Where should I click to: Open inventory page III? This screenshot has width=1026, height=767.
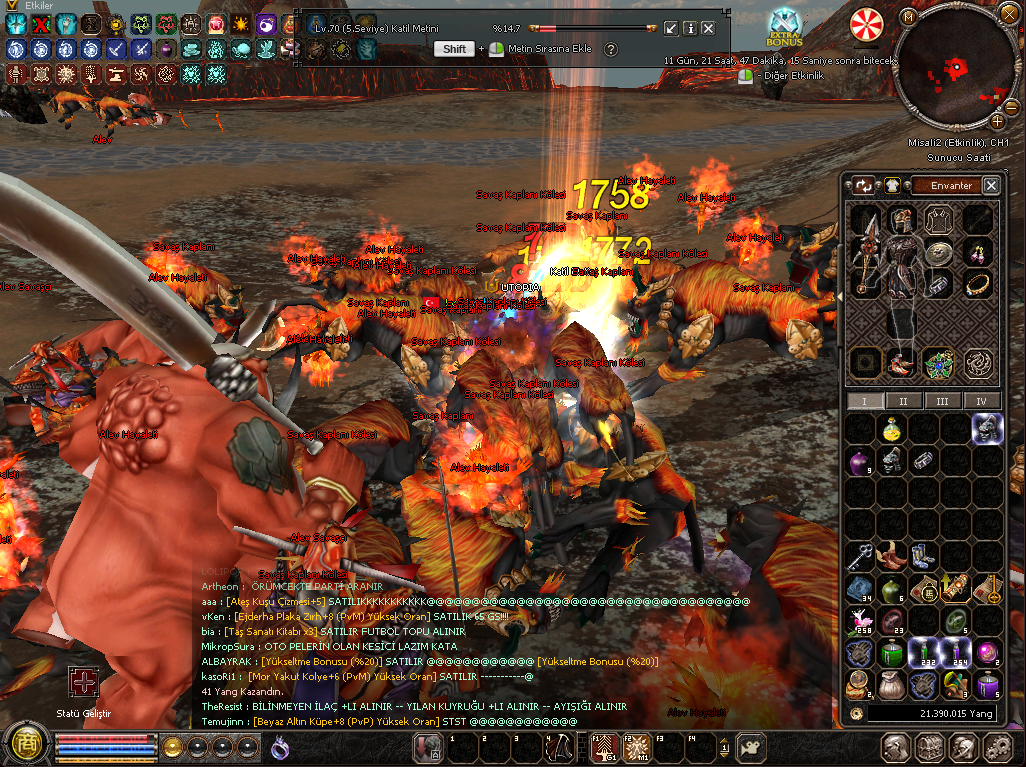point(942,401)
